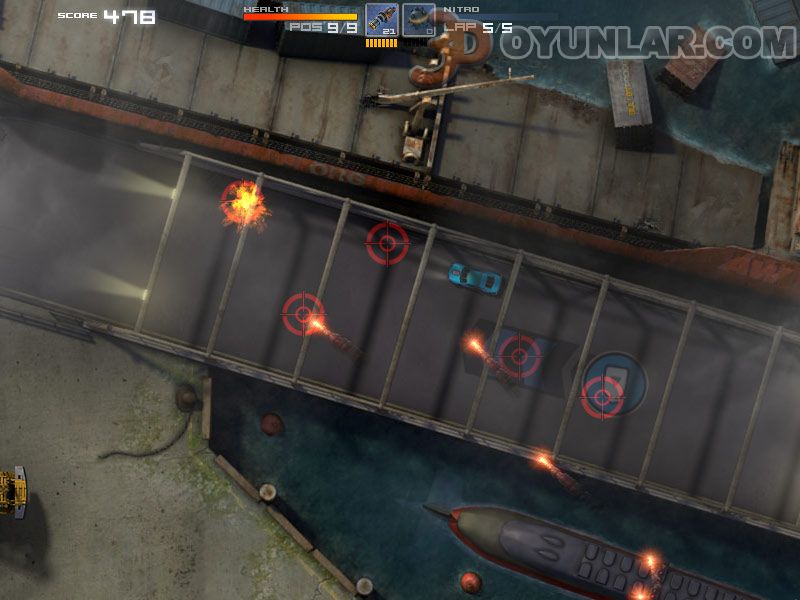Select the missile weapon slot

tap(381, 20)
